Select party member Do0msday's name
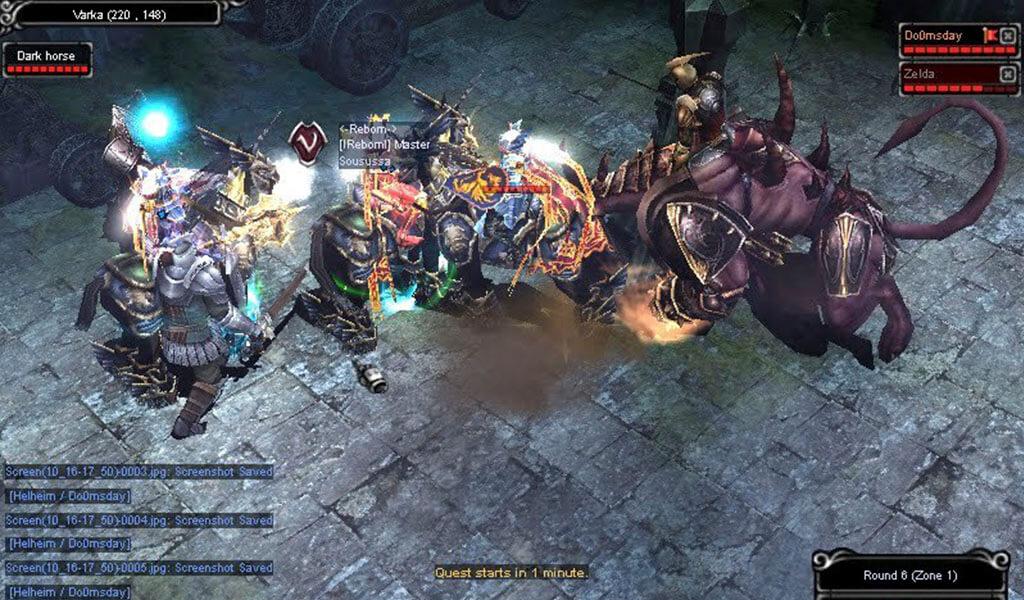The height and width of the screenshot is (600, 1024). pyautogui.click(x=933, y=36)
